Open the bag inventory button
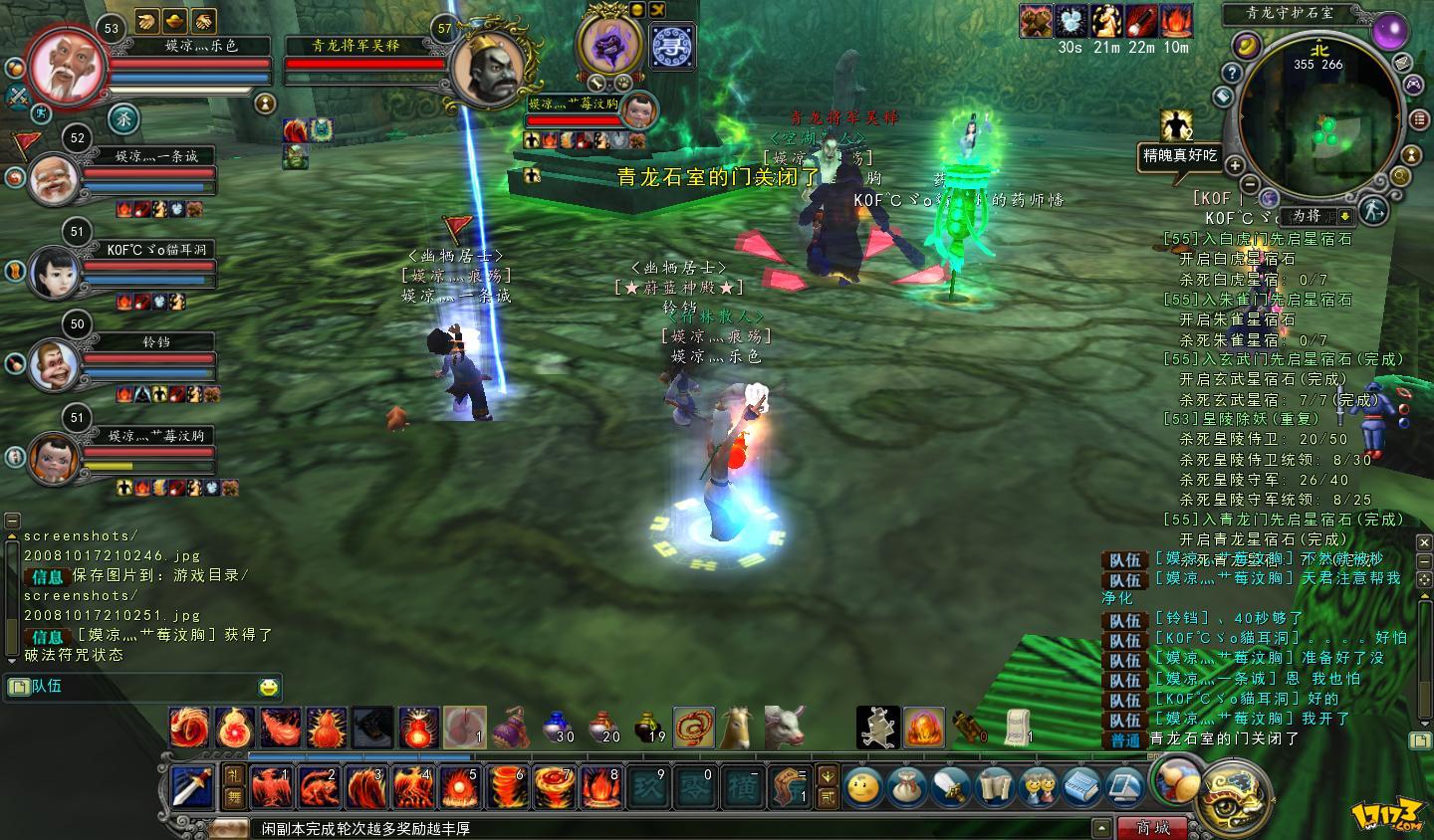The image size is (1434, 840). click(906, 787)
